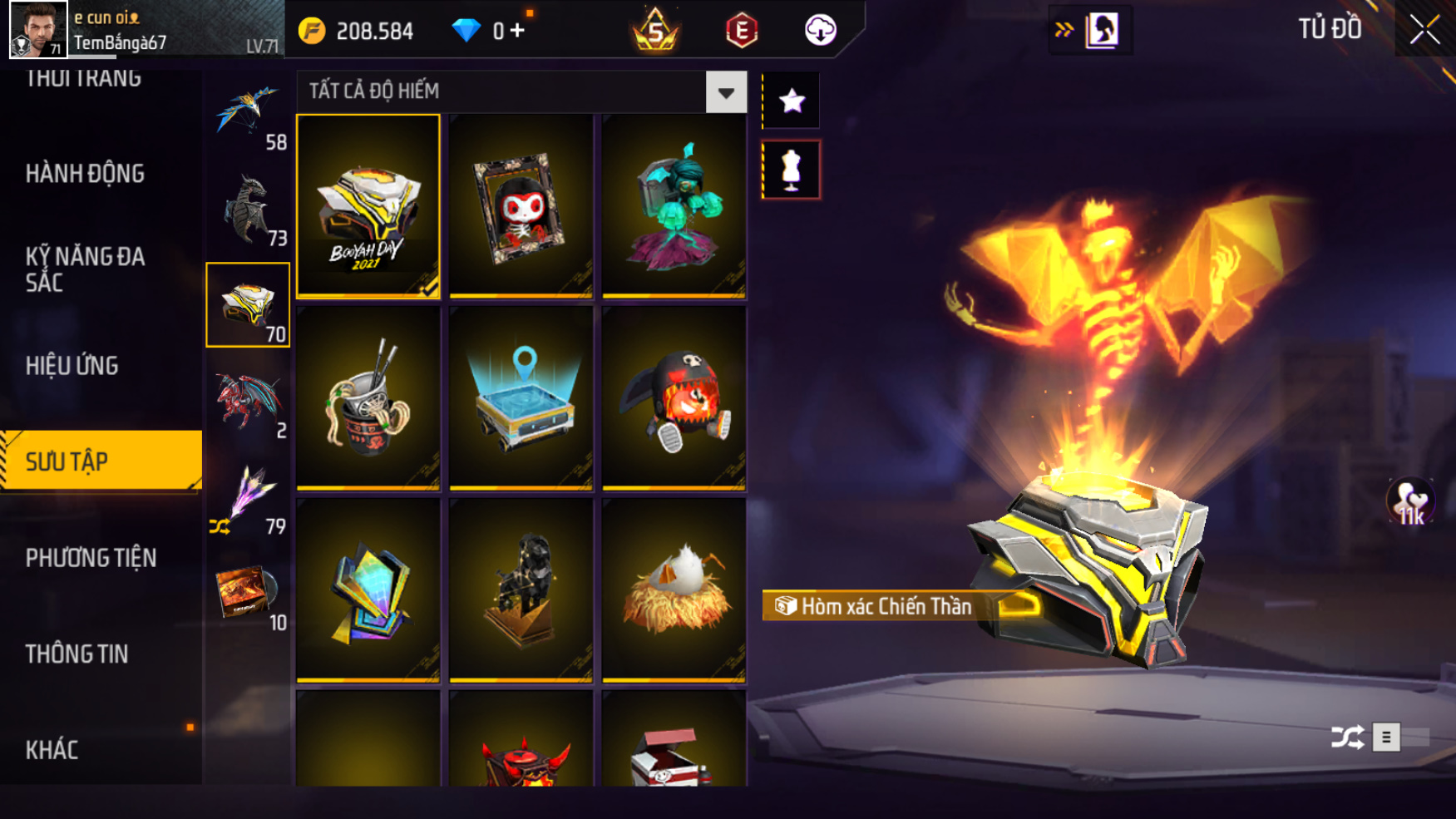Open the Khác category

pos(52,750)
